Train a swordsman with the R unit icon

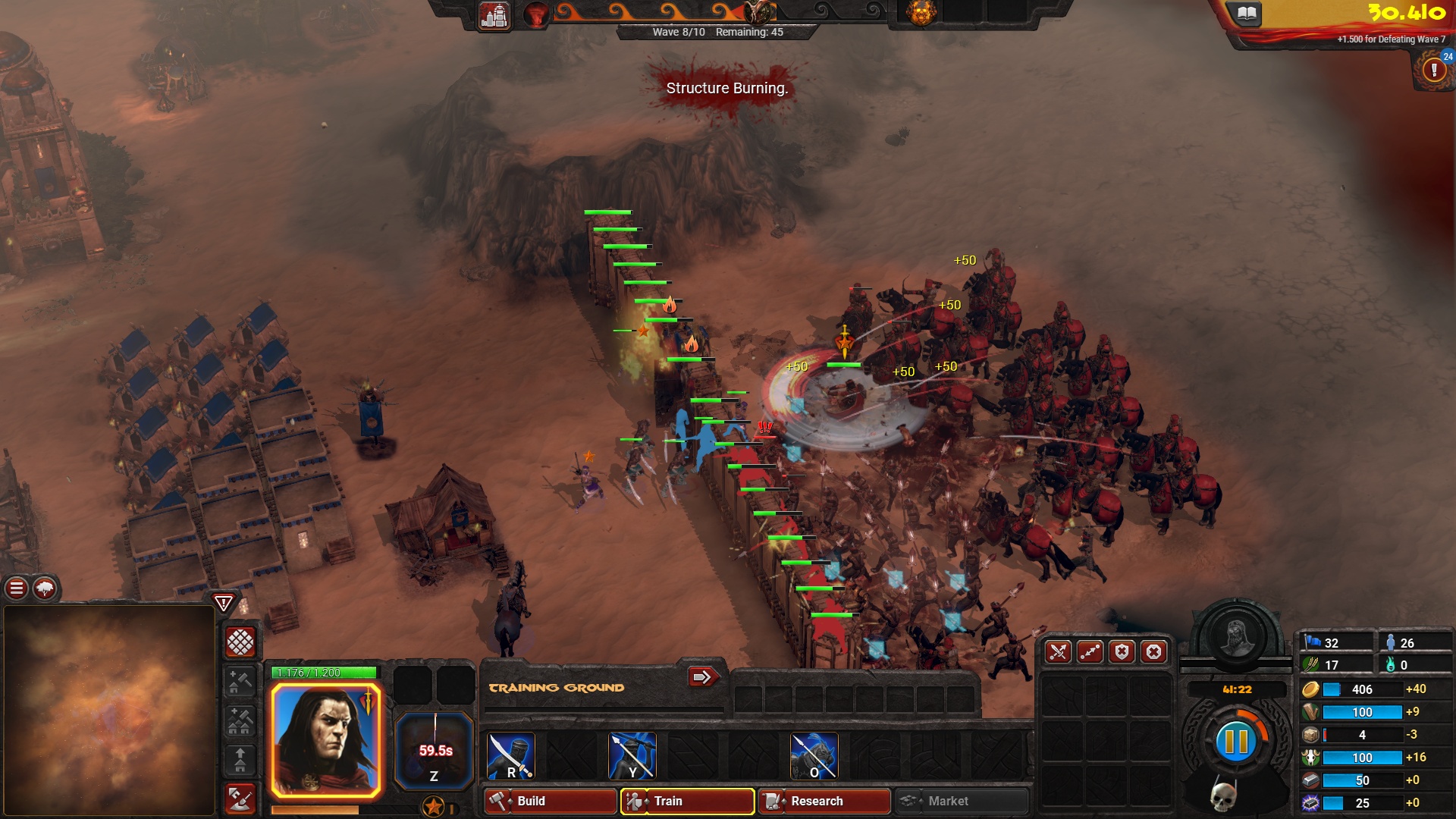(x=510, y=755)
